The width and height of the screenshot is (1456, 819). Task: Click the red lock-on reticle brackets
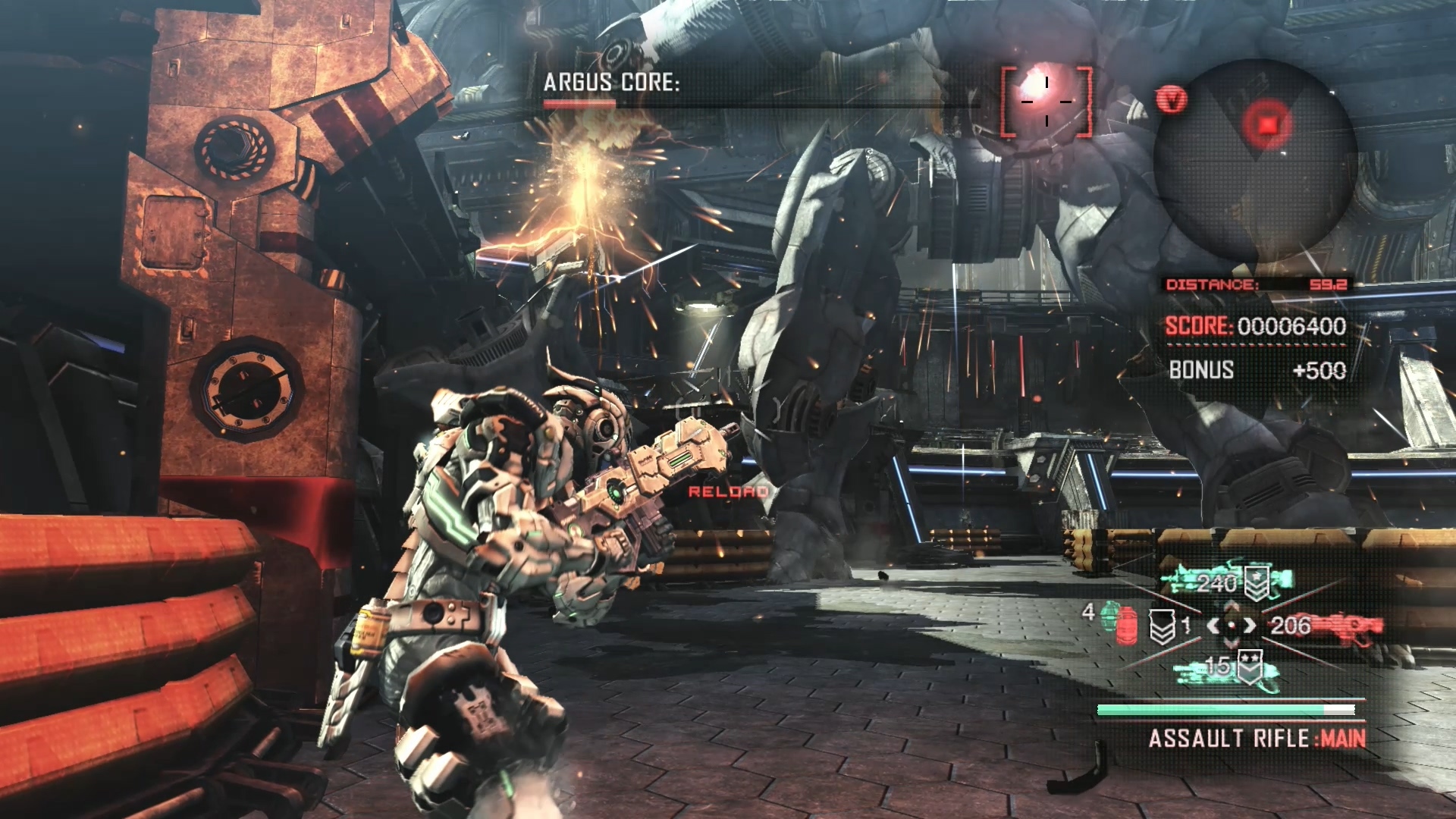[x=1046, y=102]
